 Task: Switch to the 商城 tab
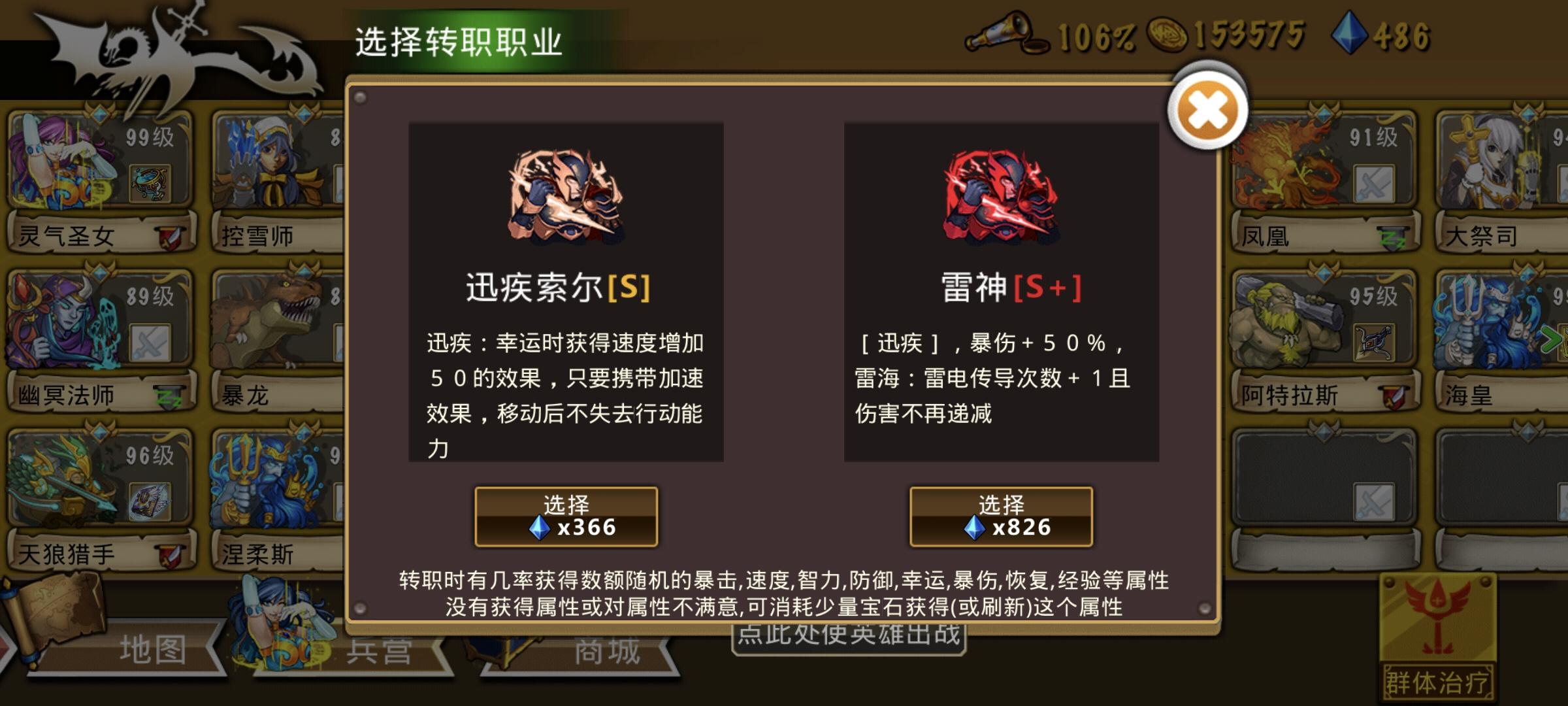pyautogui.click(x=608, y=654)
